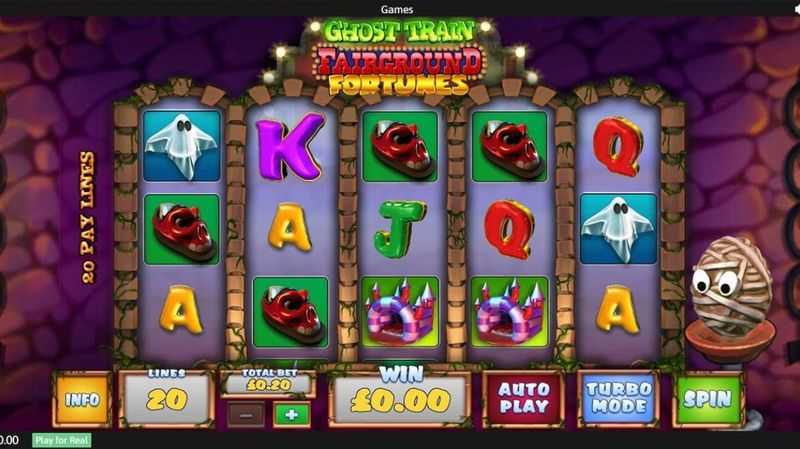Activate Turbo Mode

618,399
